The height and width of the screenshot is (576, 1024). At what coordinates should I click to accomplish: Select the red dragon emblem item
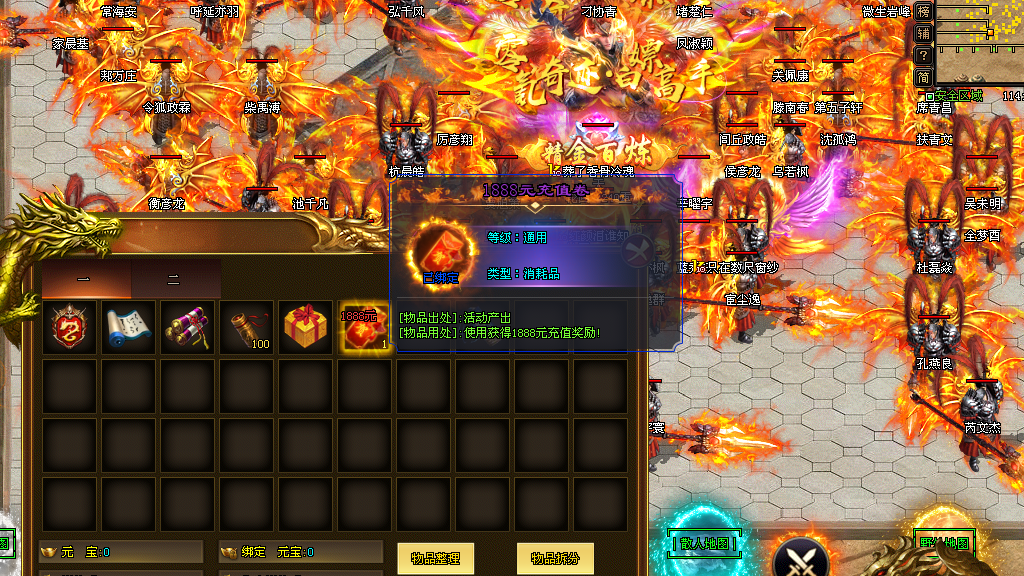pos(70,327)
